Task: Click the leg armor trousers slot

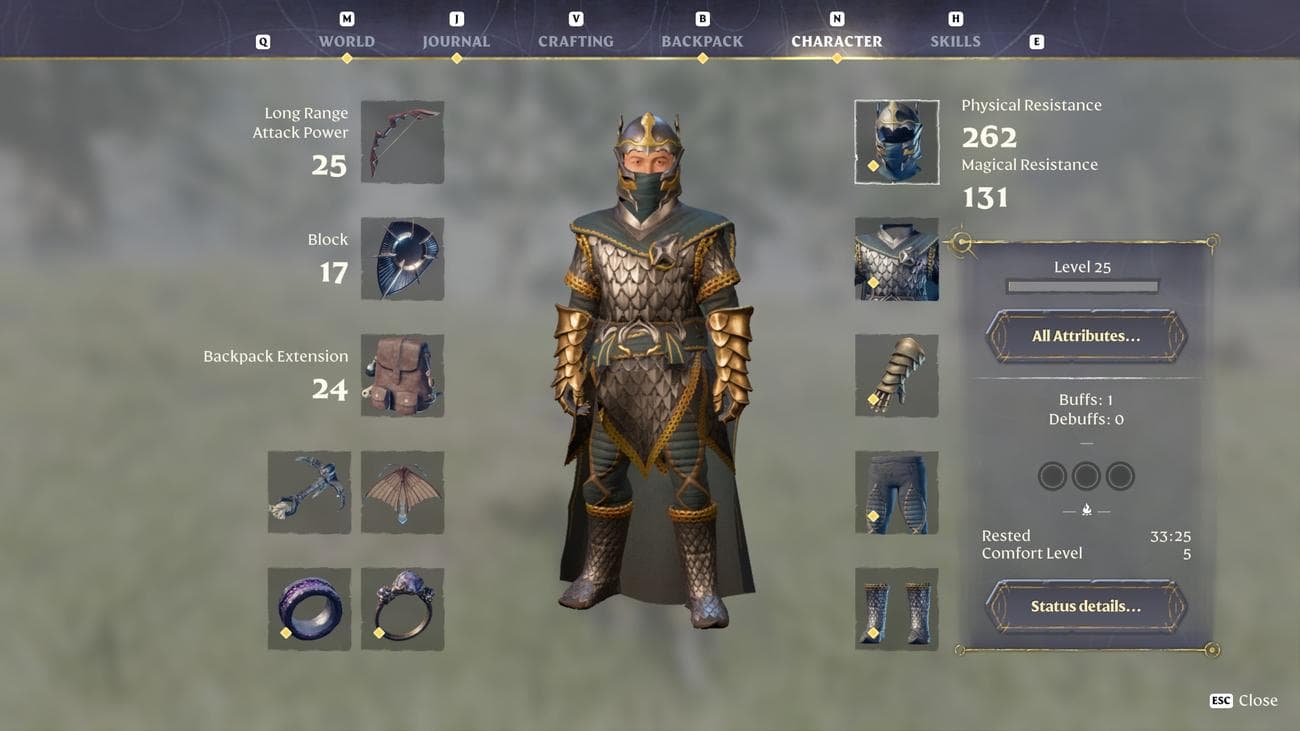Action: (x=896, y=492)
